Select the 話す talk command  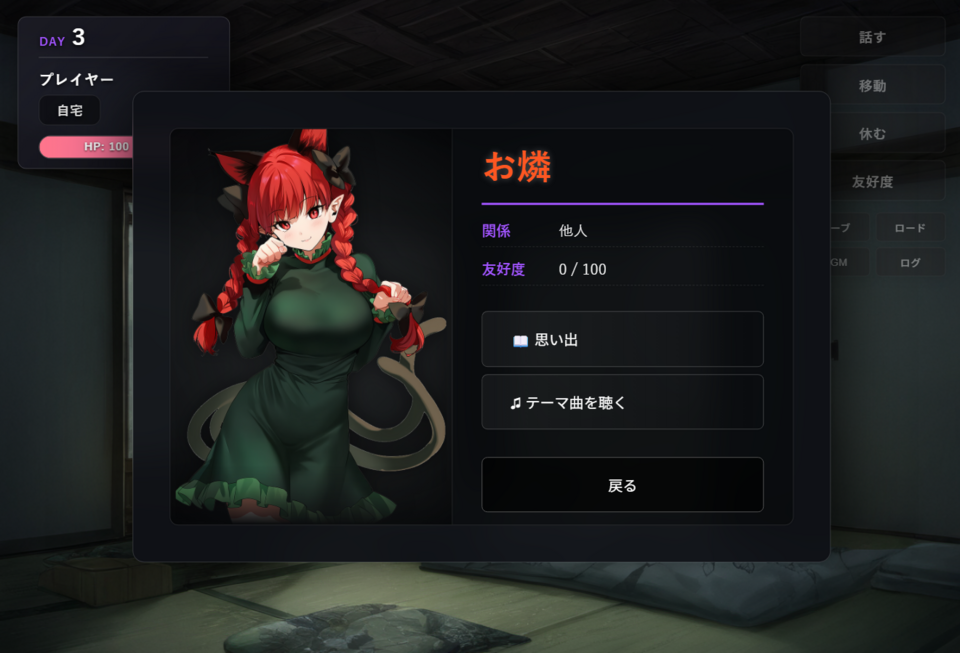click(x=872, y=37)
